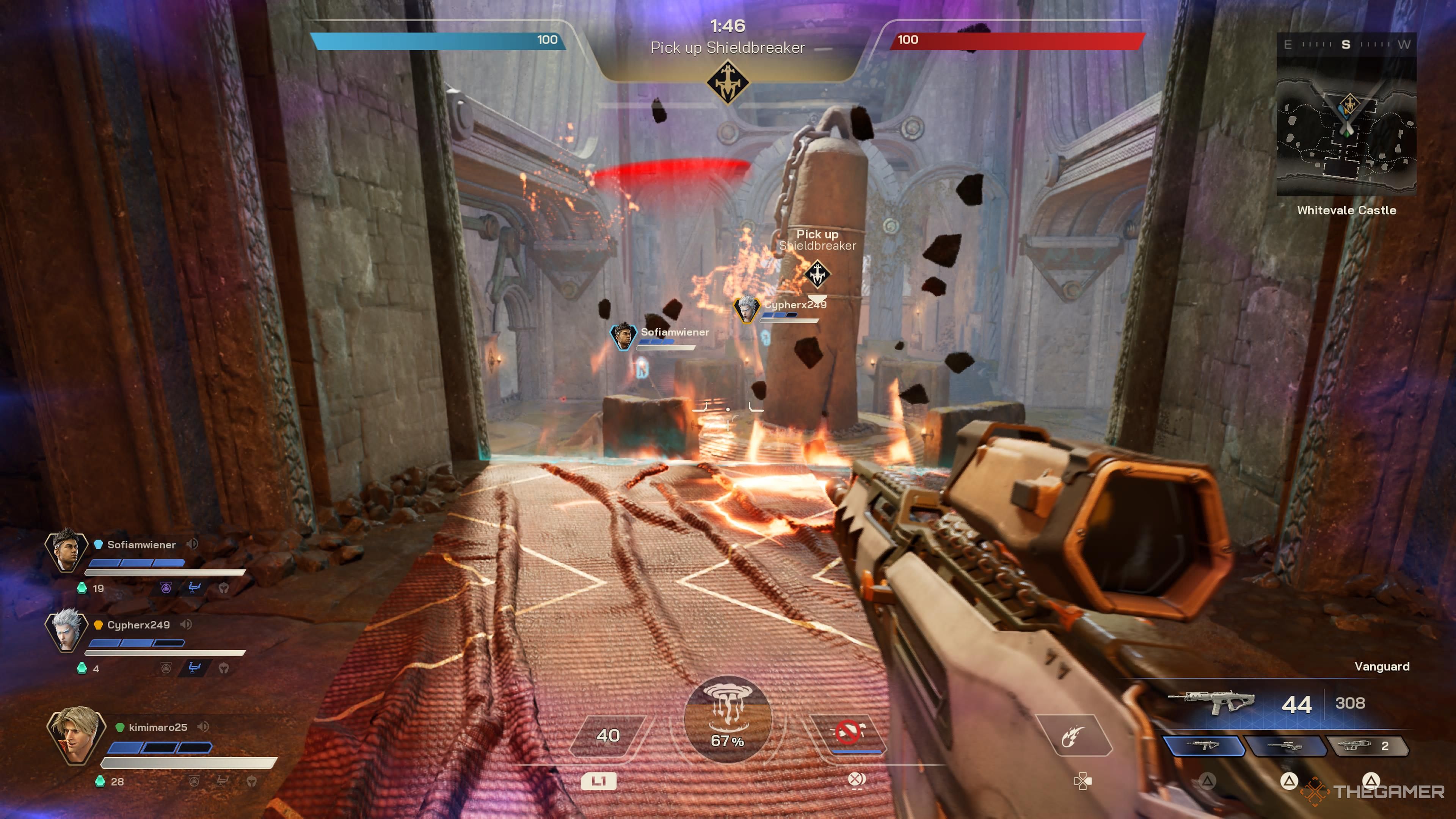
Task: Mute Cypherx249 using the speaker icon
Action: coord(186,624)
